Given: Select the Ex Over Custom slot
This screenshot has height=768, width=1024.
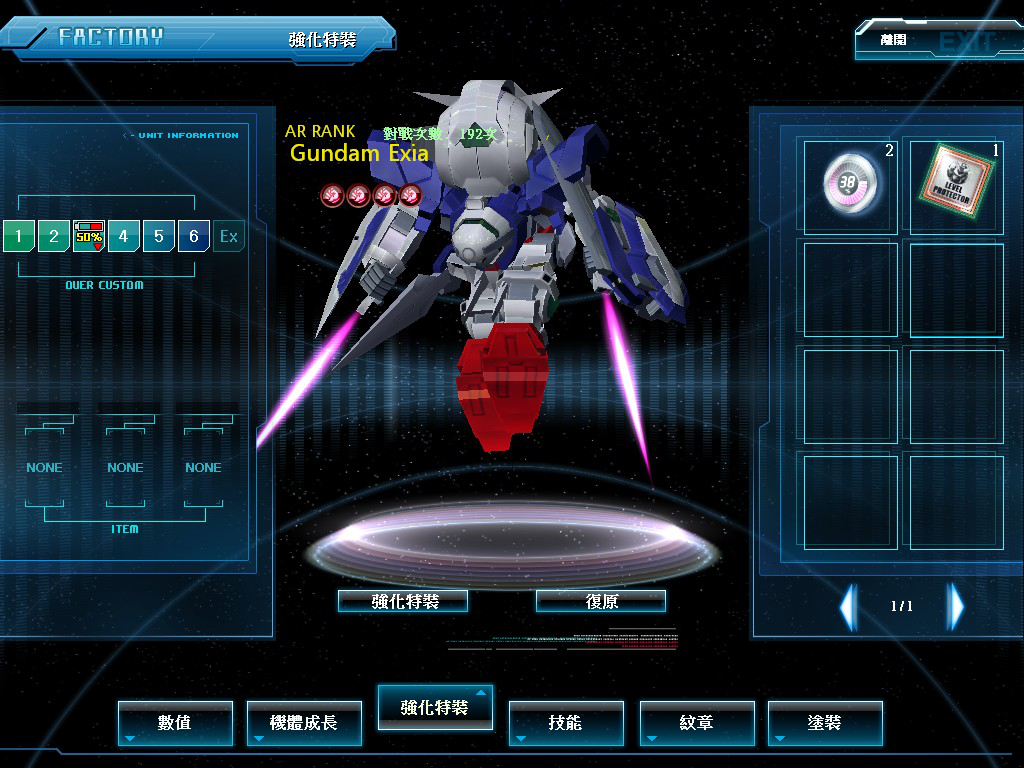Looking at the screenshot, I should click(229, 237).
